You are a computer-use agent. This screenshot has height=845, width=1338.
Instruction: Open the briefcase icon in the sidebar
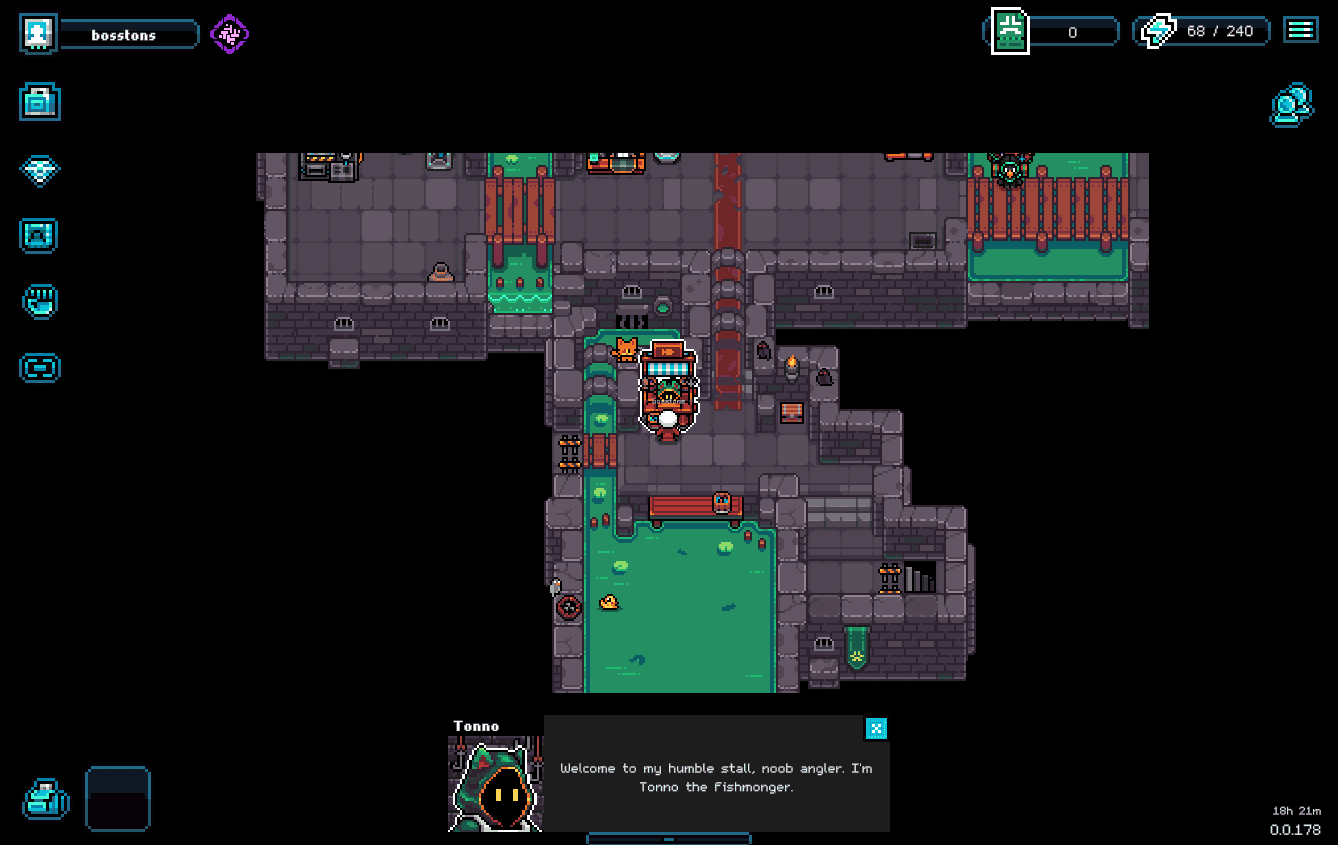[40, 102]
